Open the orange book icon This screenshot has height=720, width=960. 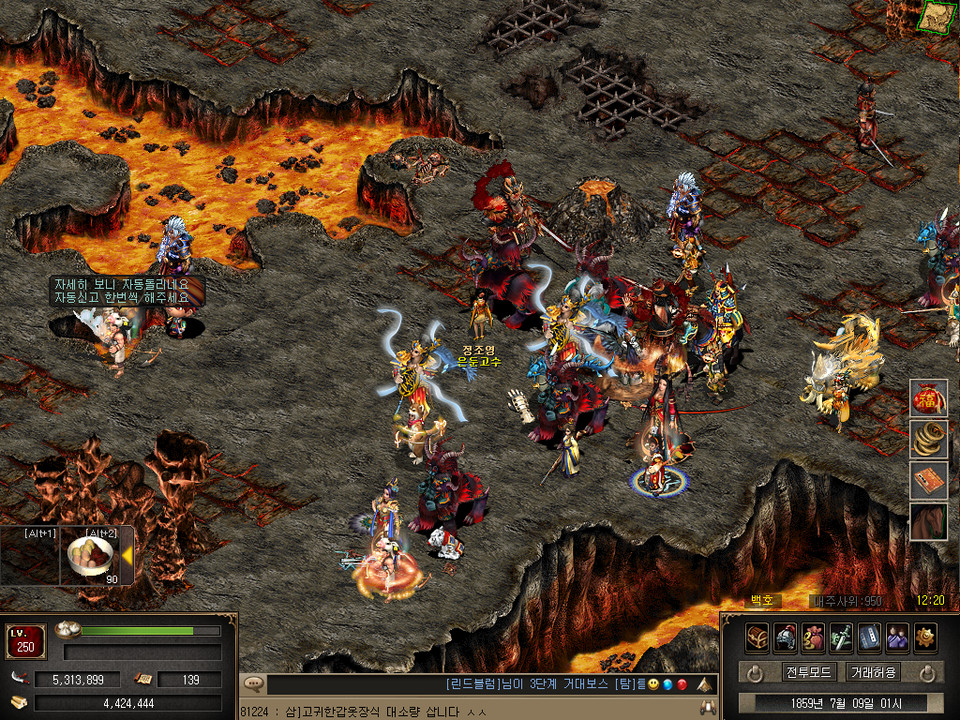coord(929,481)
